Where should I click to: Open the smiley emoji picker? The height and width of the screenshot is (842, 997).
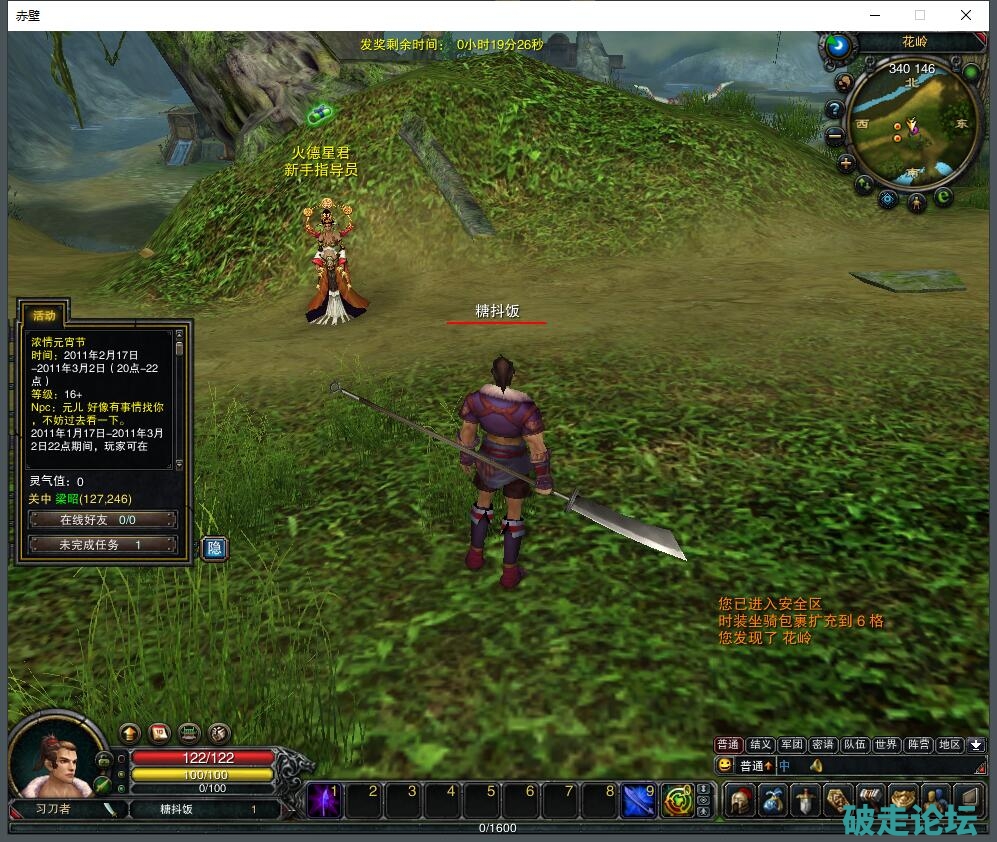tap(725, 766)
